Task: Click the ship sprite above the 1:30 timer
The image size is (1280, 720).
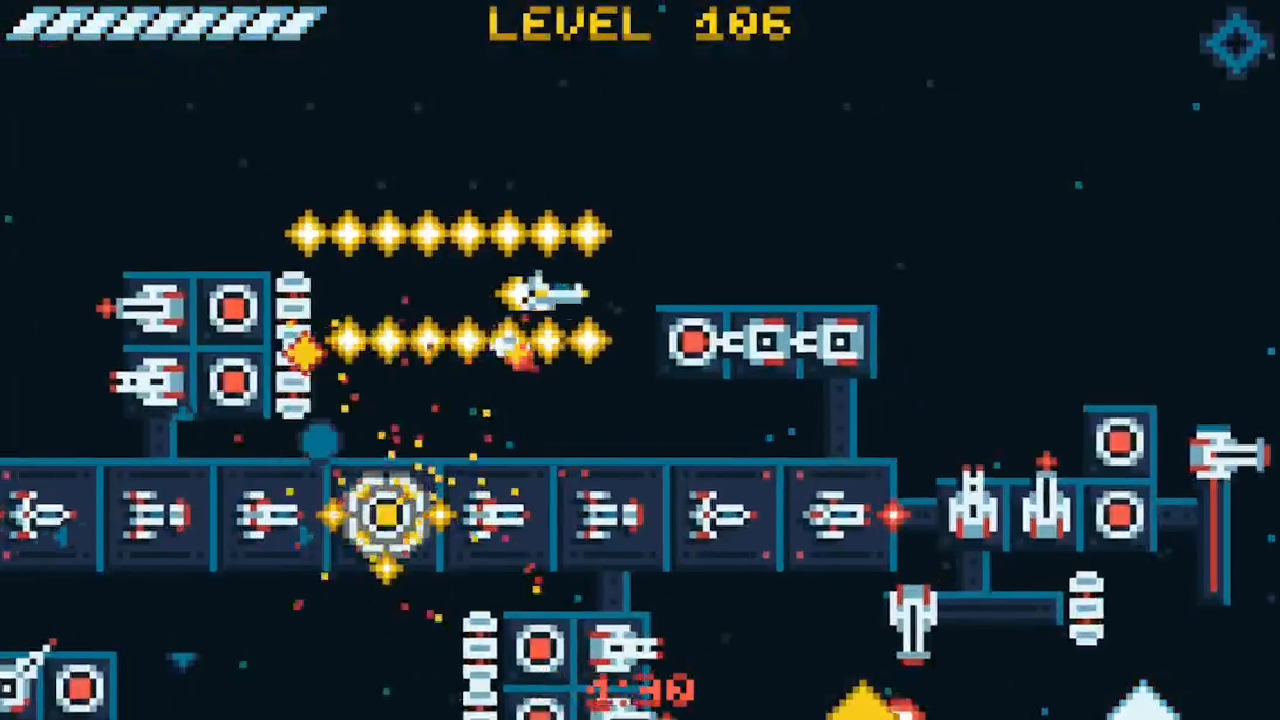Action: point(620,650)
